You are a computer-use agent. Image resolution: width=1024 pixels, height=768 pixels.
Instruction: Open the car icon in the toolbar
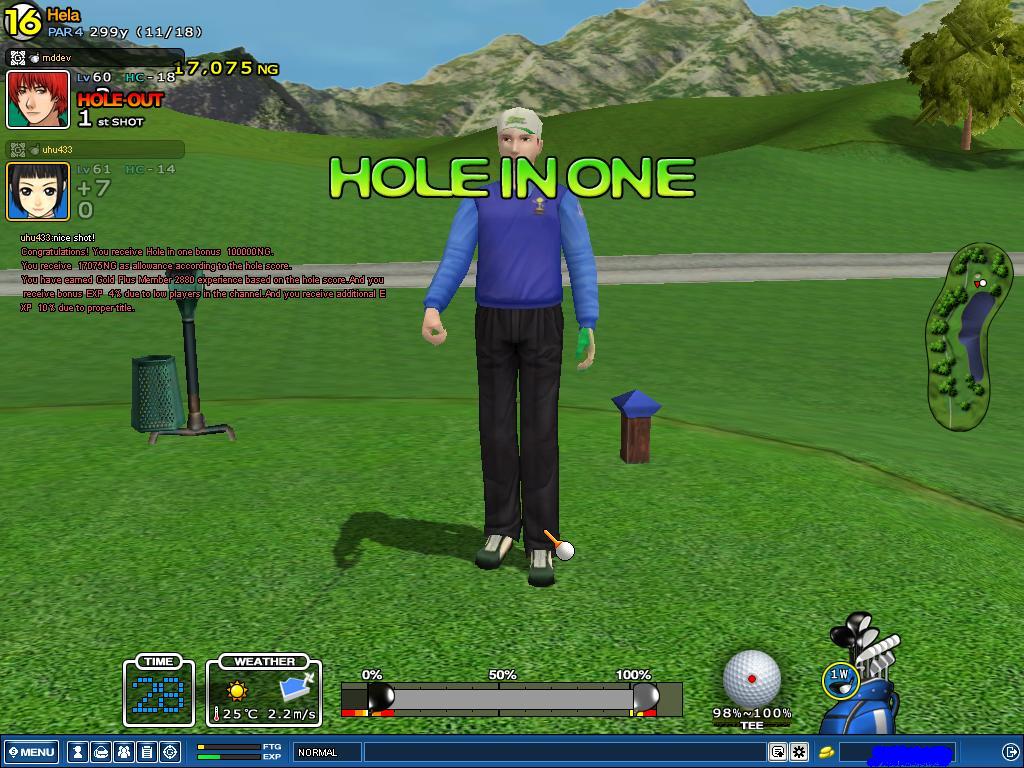pyautogui.click(x=101, y=752)
